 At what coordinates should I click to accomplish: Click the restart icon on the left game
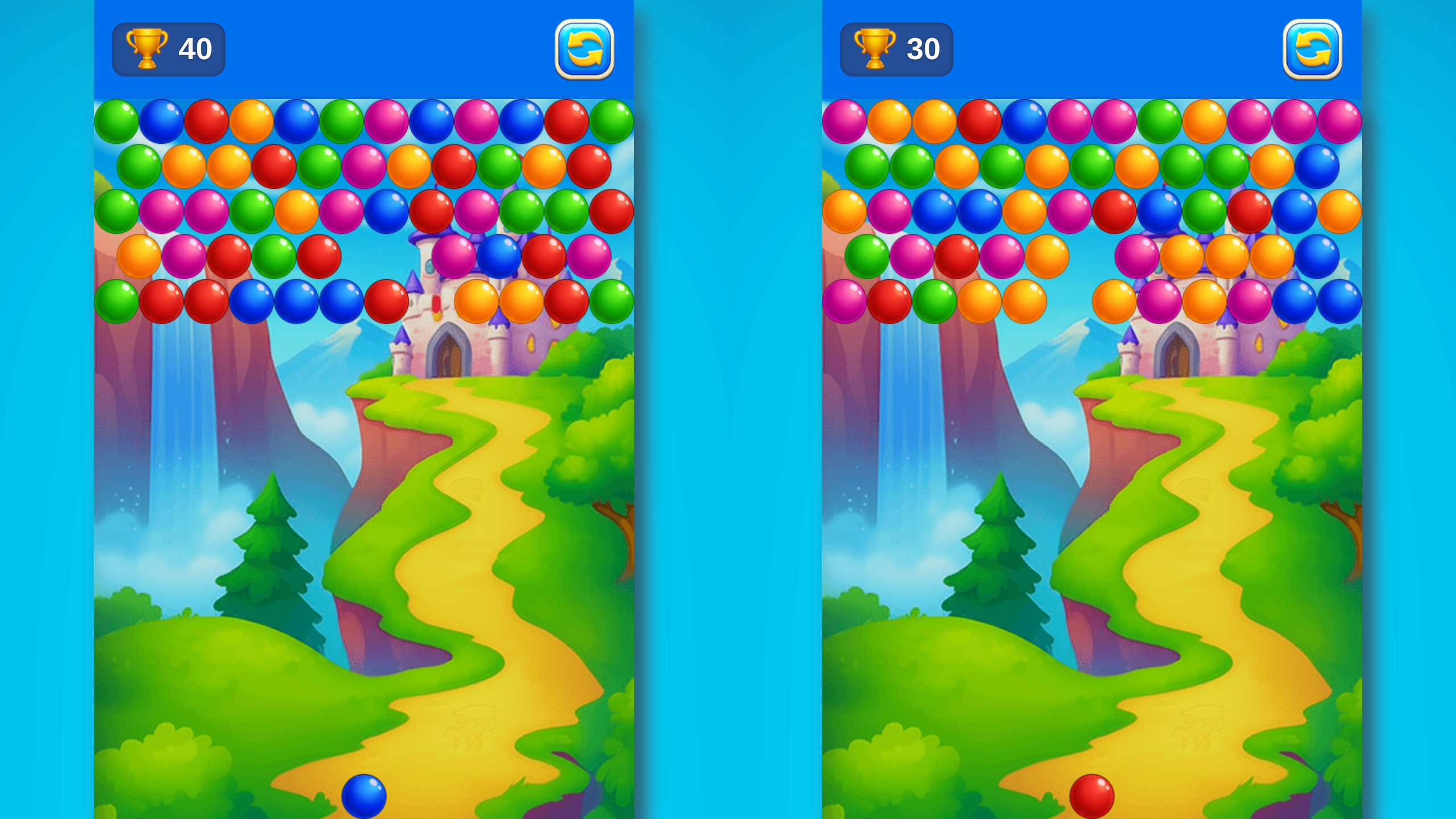pyautogui.click(x=585, y=50)
